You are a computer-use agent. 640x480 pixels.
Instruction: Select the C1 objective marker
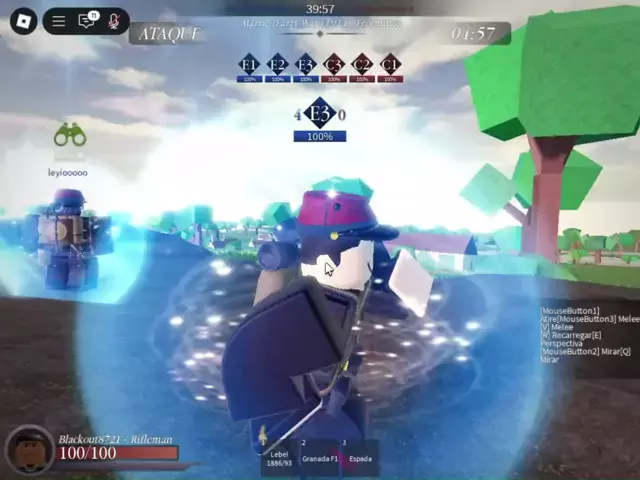click(390, 65)
